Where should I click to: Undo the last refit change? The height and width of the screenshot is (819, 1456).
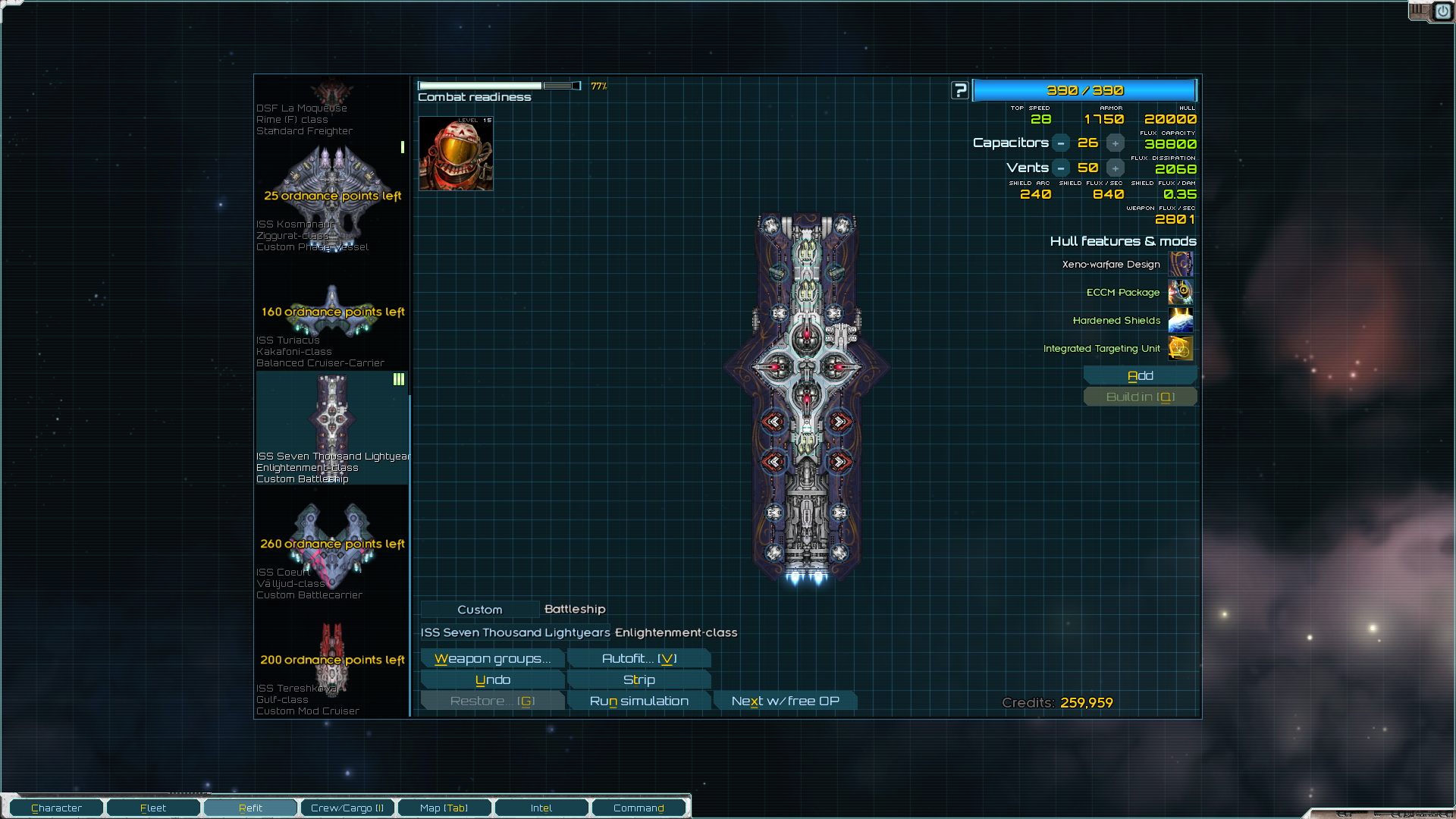pyautogui.click(x=492, y=680)
